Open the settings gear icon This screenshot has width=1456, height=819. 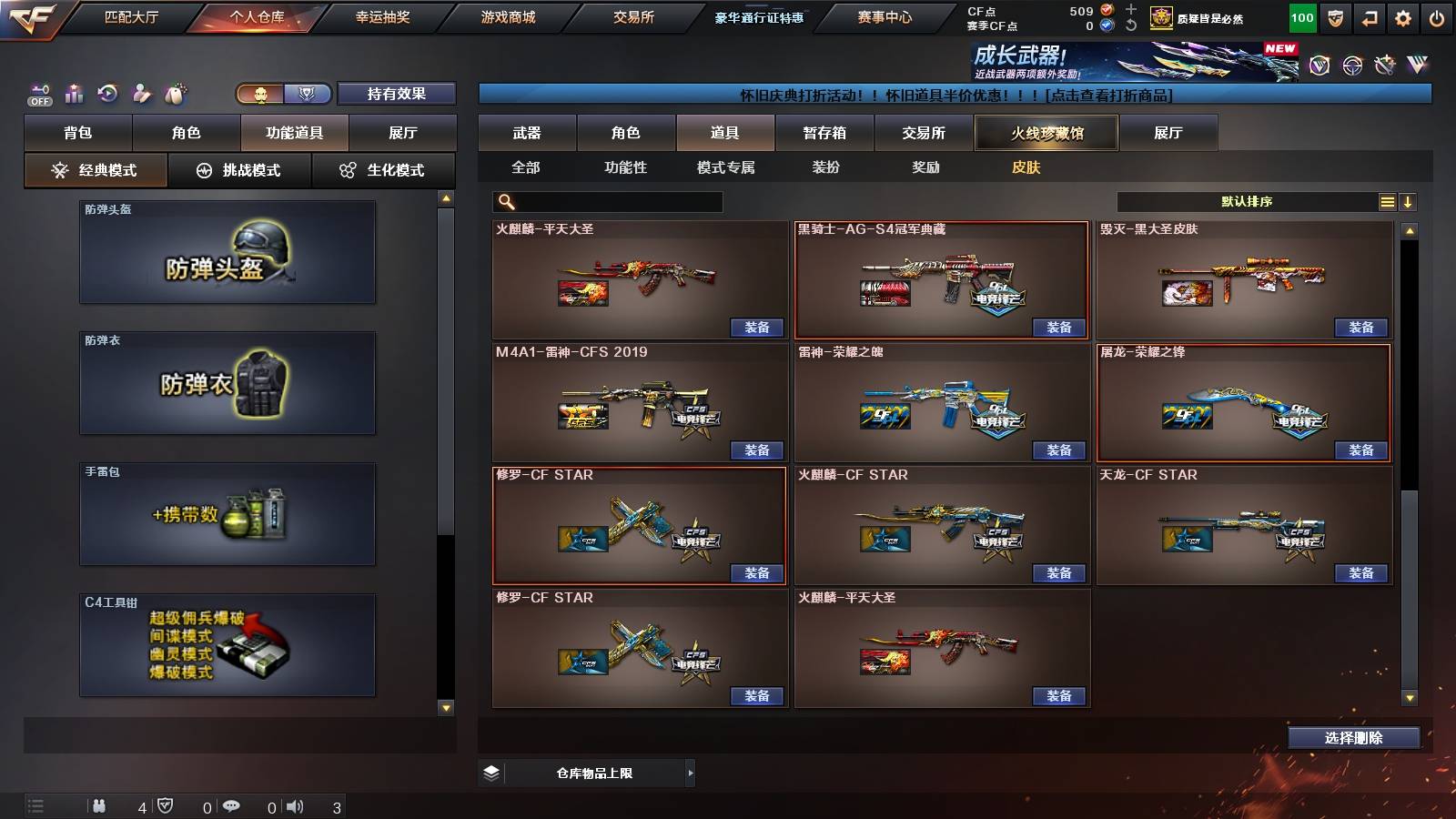coord(1403,17)
